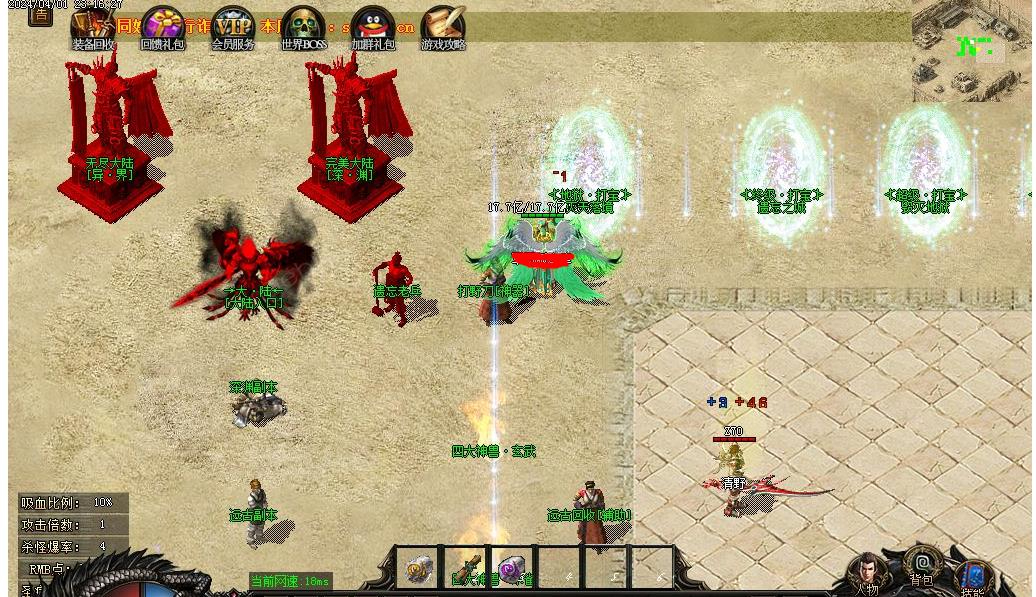This screenshot has width=1036, height=597.
Task: Toggle the 告 announcement button
Action: click(x=39, y=15)
